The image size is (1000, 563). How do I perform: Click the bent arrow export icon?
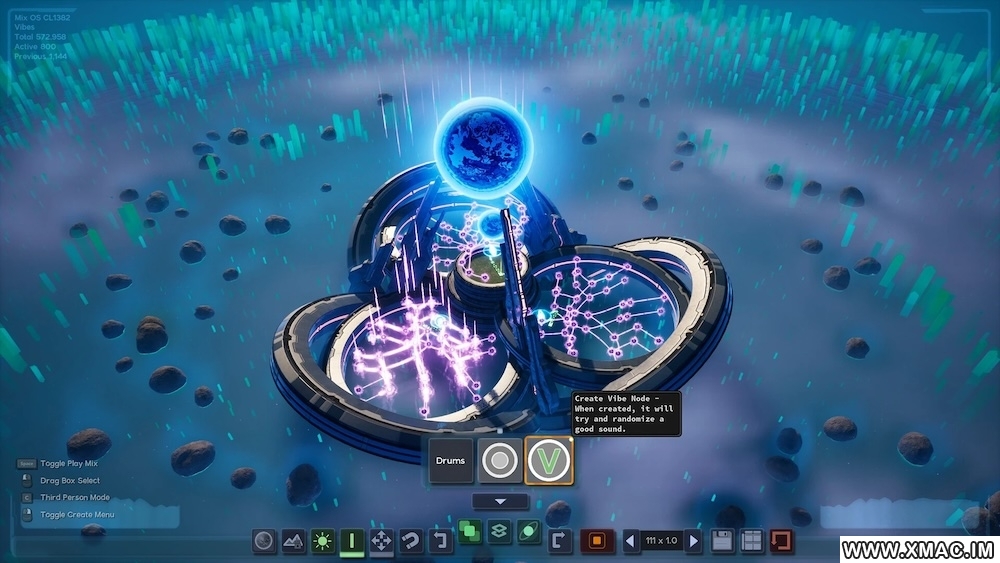coord(559,541)
